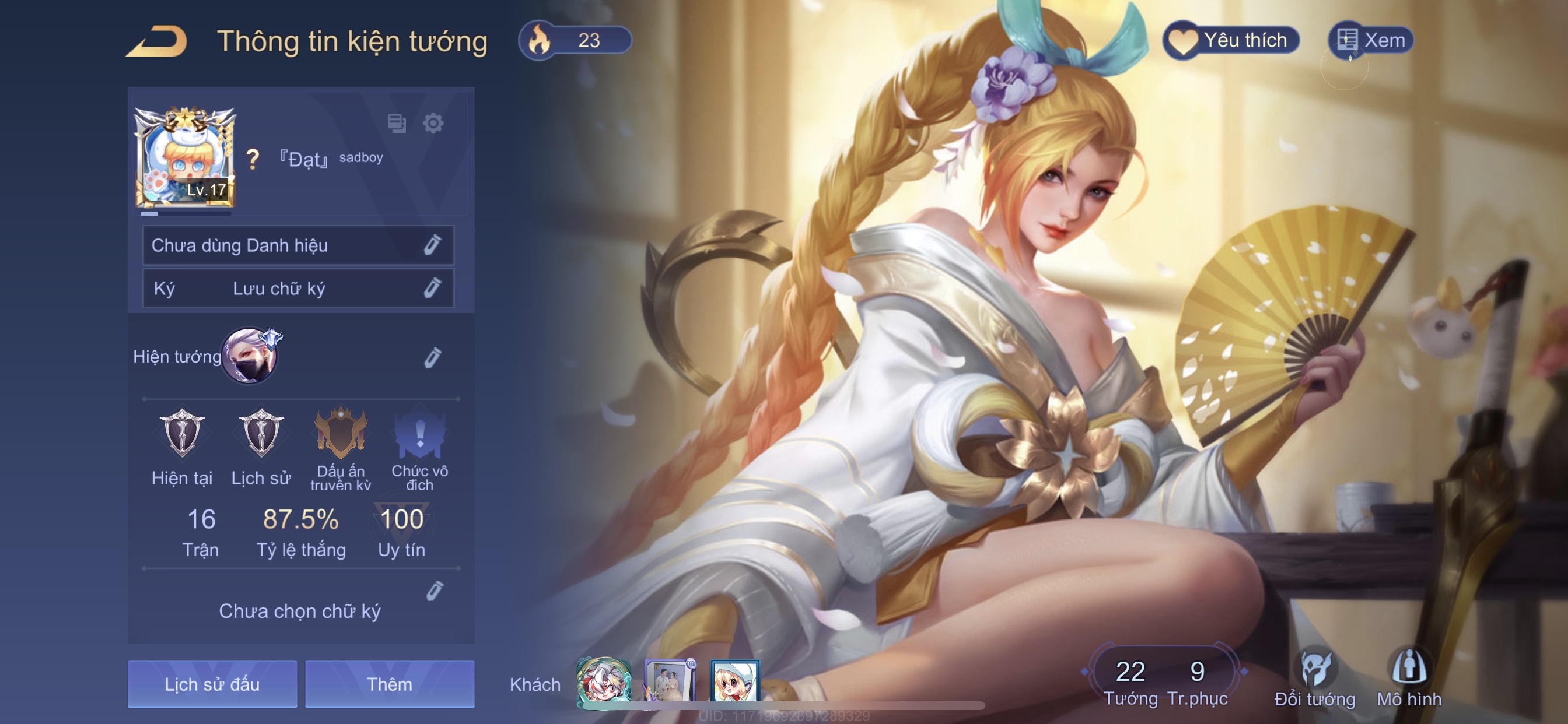View the Chức vô địch badge
Screen dimensions: 1568x724
click(419, 434)
